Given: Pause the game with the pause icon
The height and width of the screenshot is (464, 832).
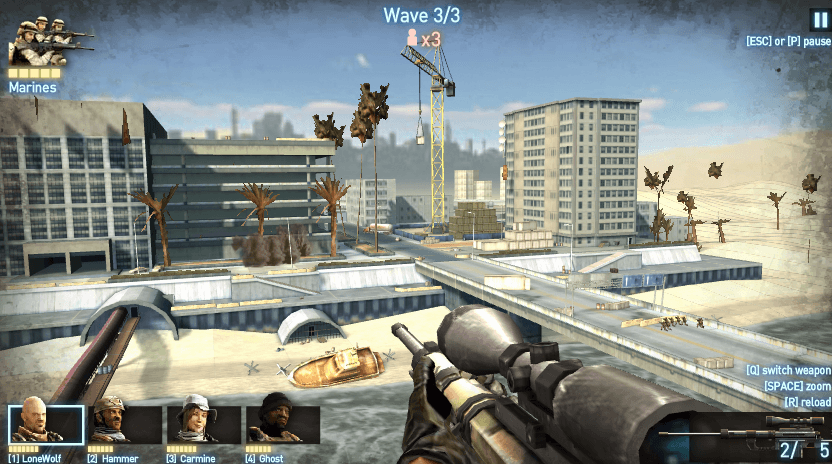Looking at the screenshot, I should click(820, 20).
